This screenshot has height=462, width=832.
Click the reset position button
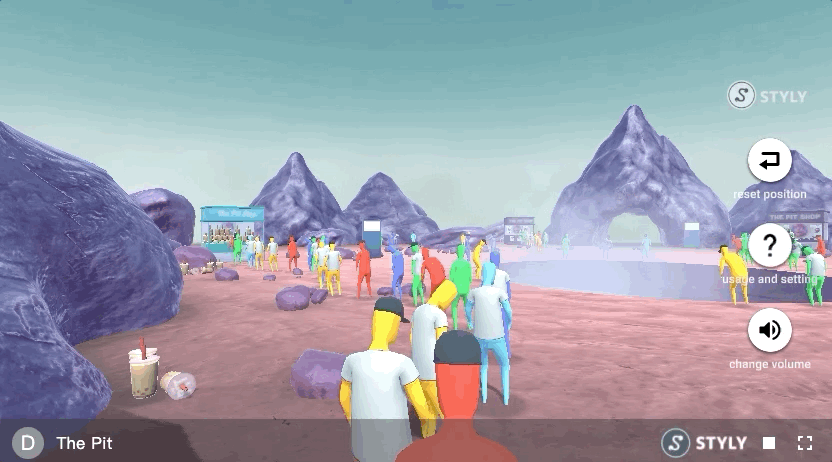(770, 160)
